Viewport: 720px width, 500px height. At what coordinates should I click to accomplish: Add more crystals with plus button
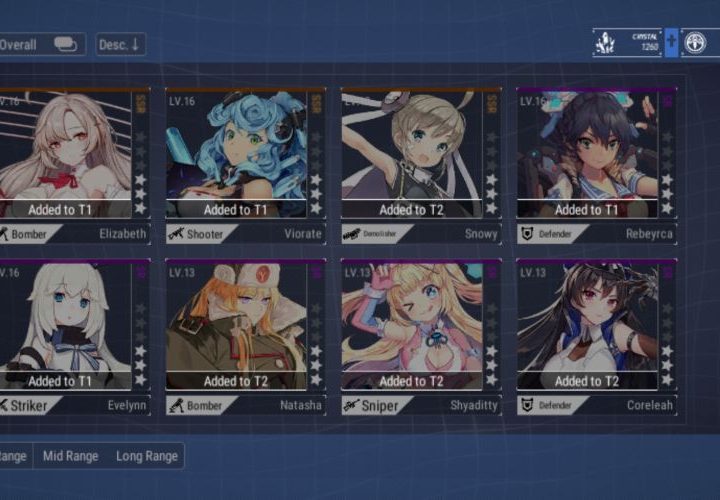pyautogui.click(x=671, y=42)
